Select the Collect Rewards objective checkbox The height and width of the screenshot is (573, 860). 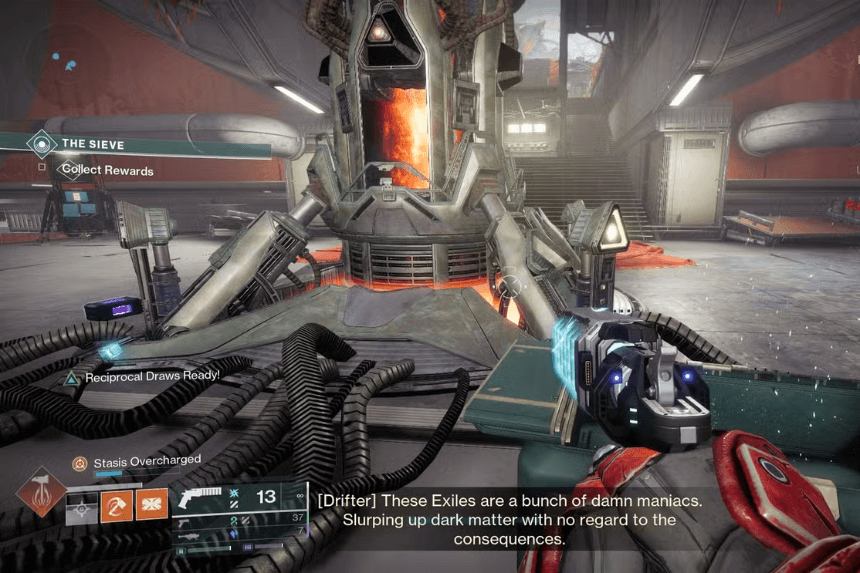click(x=43, y=170)
